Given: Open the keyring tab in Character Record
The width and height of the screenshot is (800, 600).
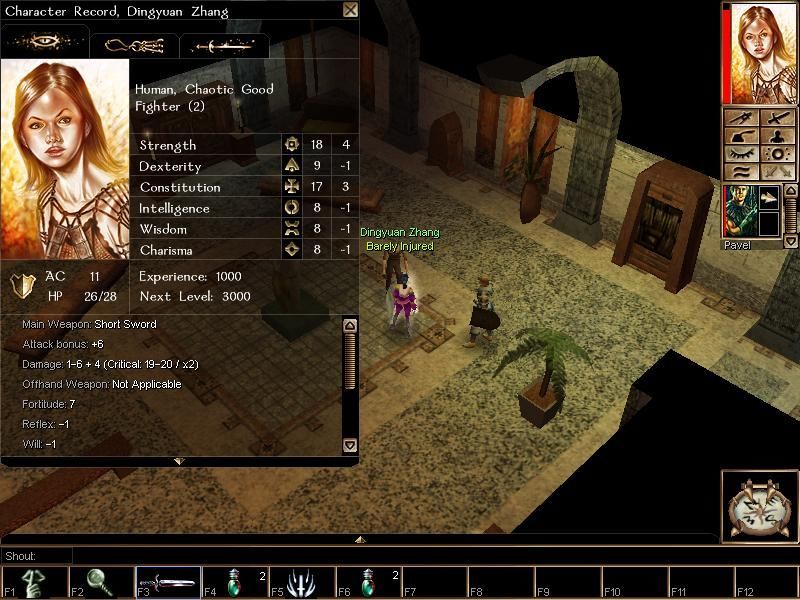Looking at the screenshot, I should (x=134, y=45).
